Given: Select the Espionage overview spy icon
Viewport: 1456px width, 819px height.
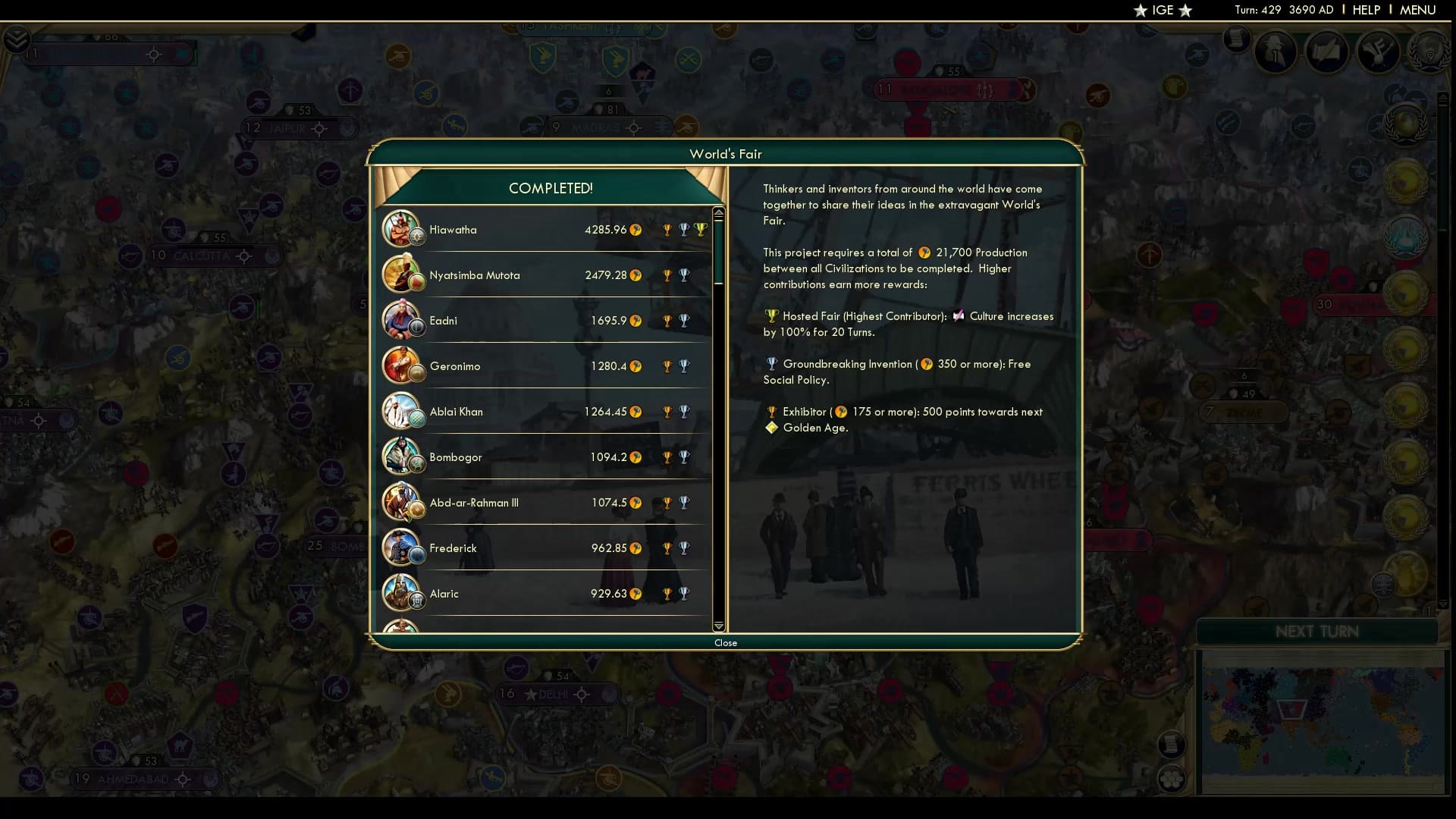Looking at the screenshot, I should (1275, 52).
